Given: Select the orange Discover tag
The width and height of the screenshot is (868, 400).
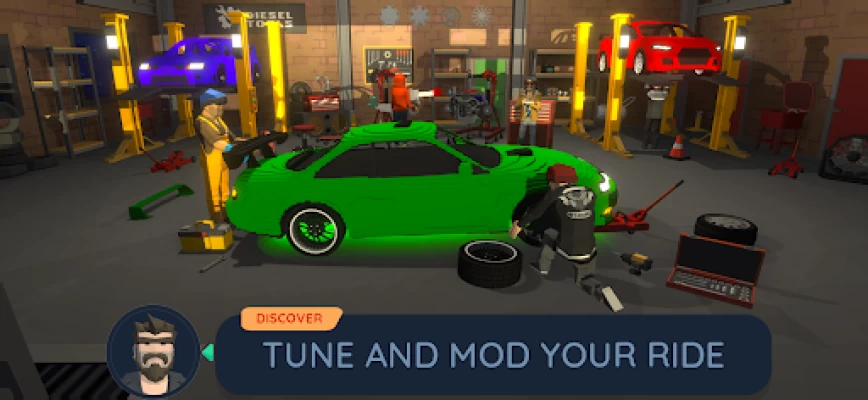Looking at the screenshot, I should [289, 319].
